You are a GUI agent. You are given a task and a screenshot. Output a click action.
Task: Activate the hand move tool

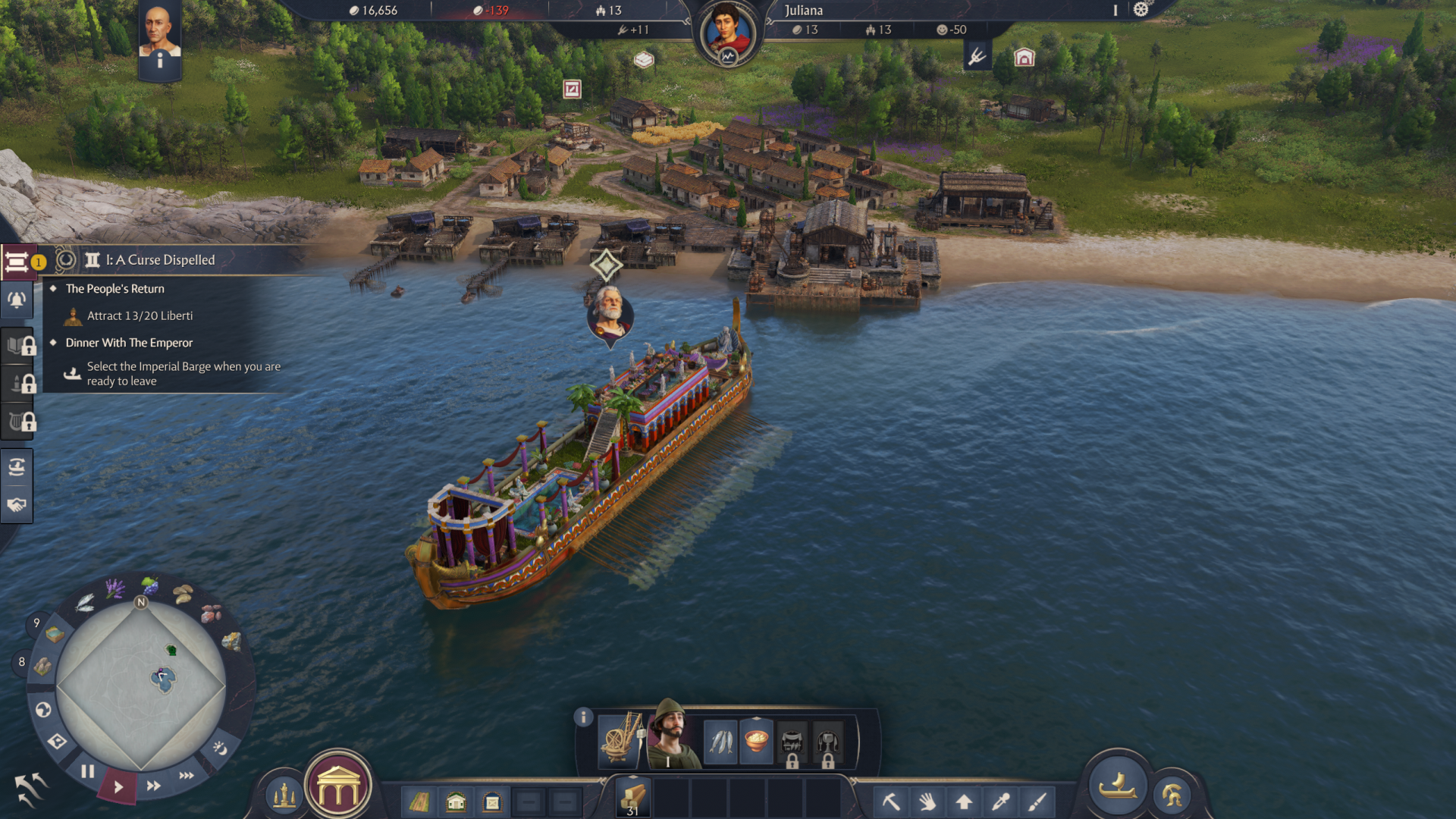click(927, 801)
